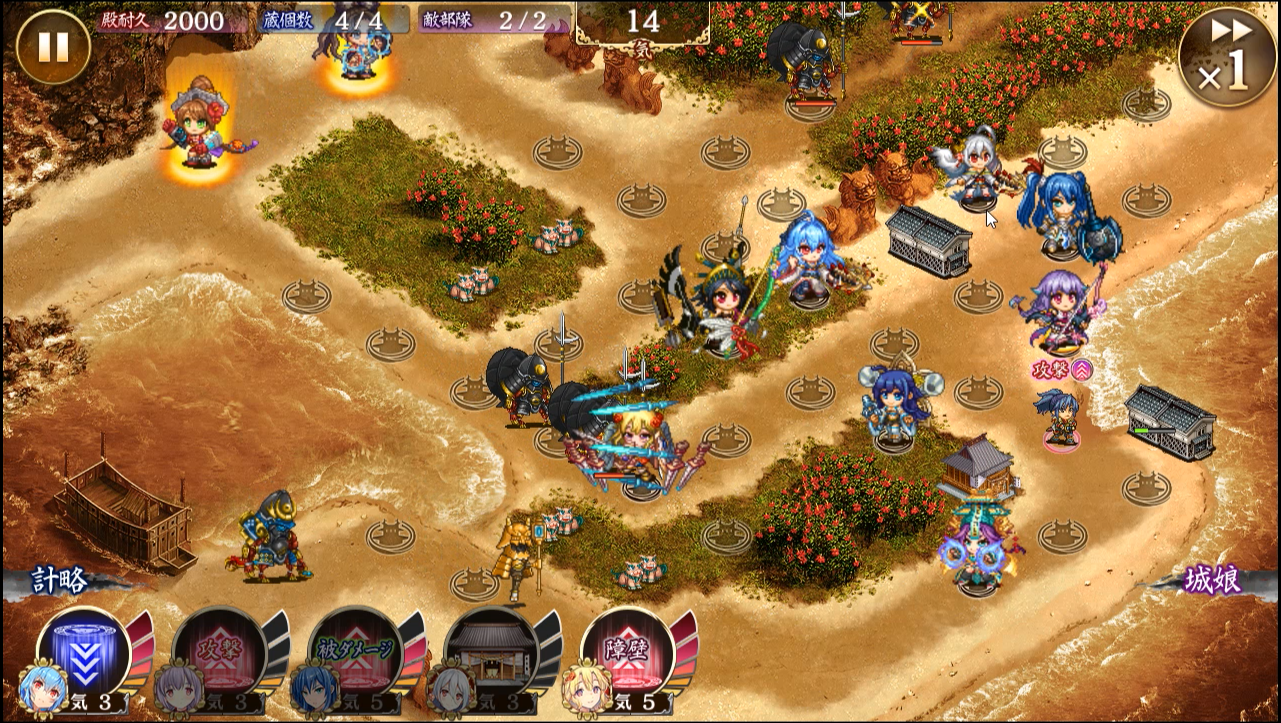Open the 計略 stratagem panel label
This screenshot has width=1281, height=723.
pyautogui.click(x=60, y=581)
